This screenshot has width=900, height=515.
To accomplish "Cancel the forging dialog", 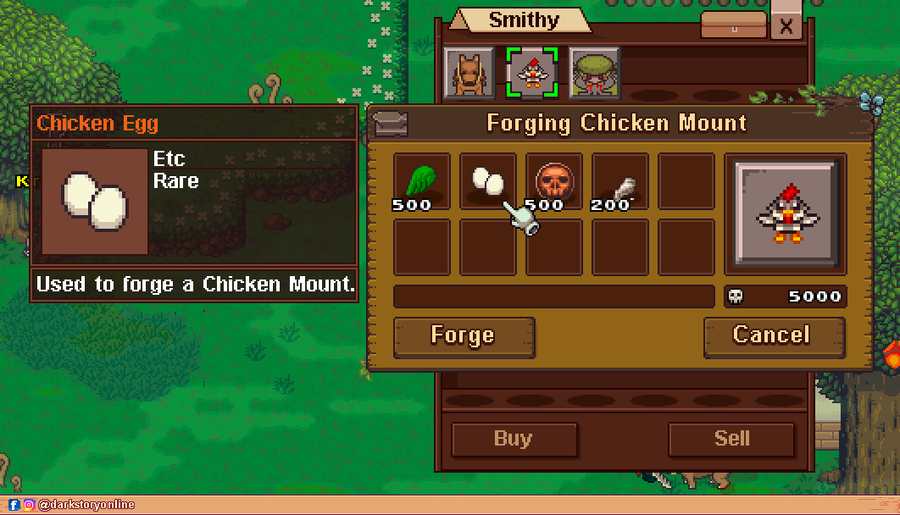I will [774, 336].
